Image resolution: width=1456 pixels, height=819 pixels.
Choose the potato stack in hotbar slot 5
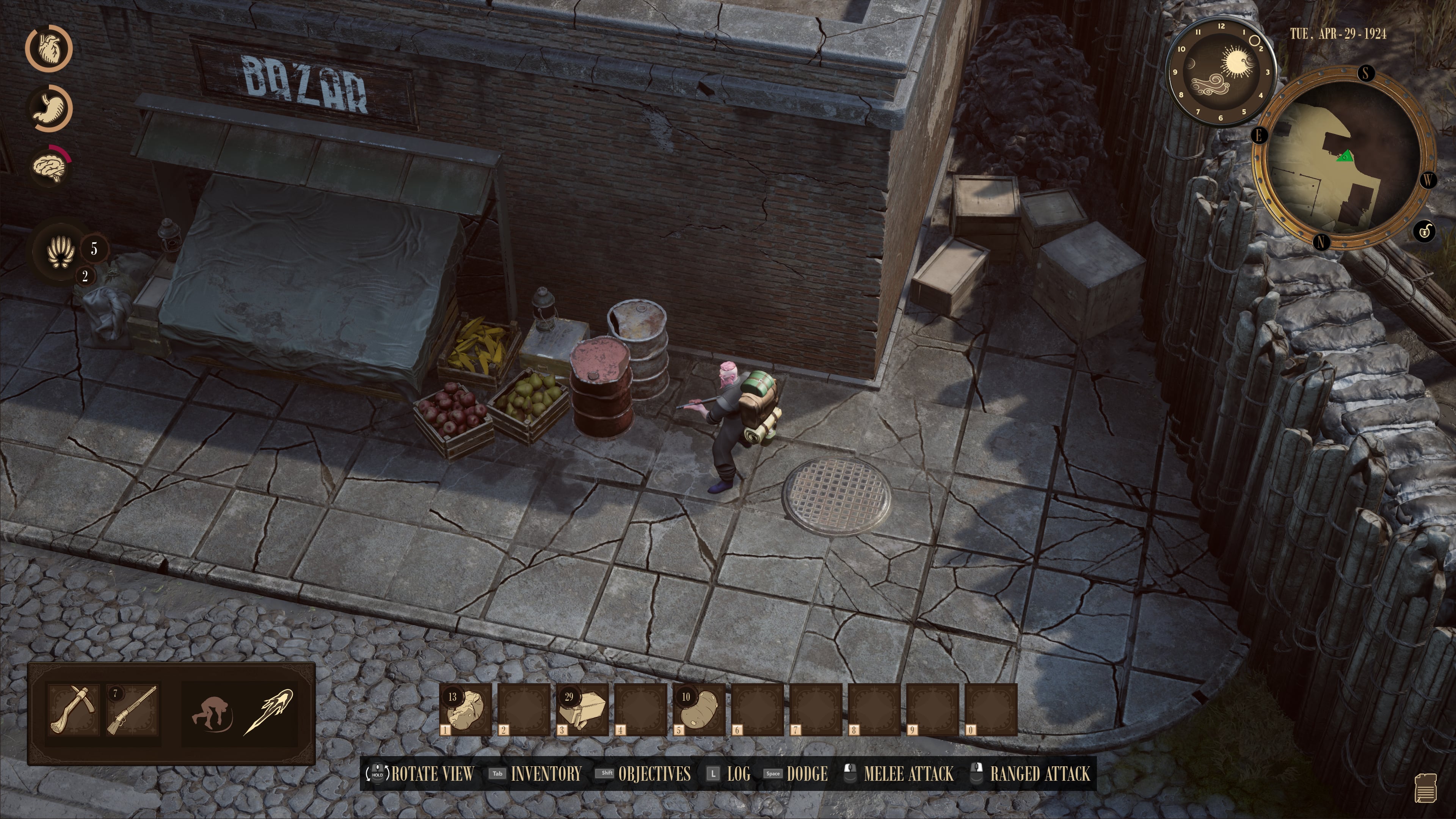[698, 709]
